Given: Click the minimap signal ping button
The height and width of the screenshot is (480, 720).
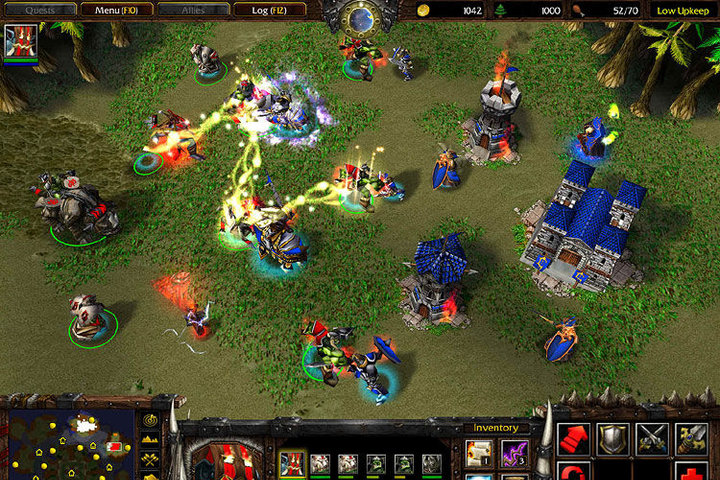Looking at the screenshot, I should (x=150, y=421).
